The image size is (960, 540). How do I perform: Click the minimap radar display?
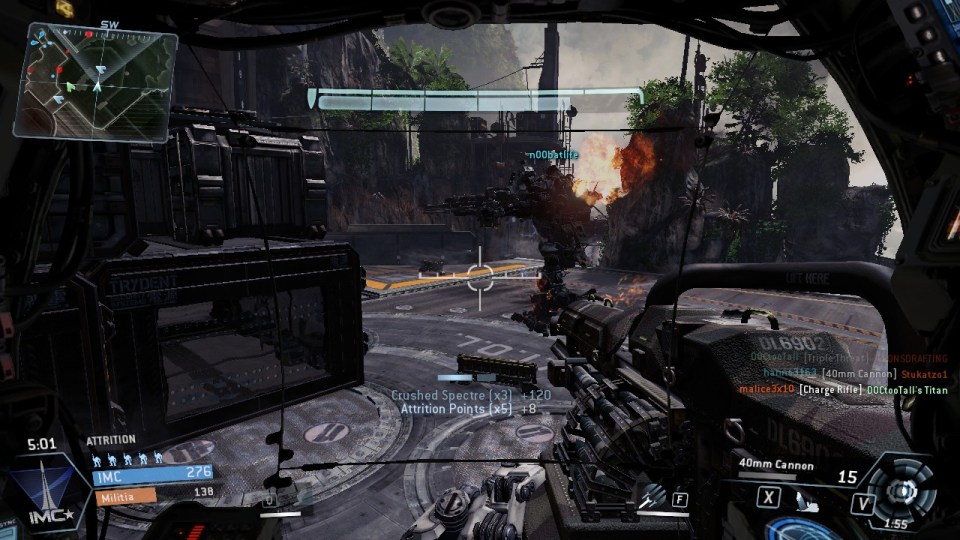(x=95, y=81)
